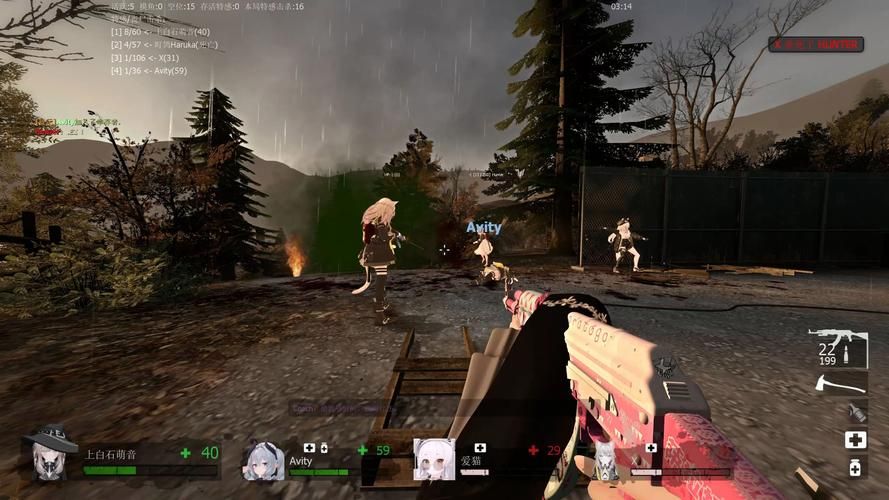
Task: Choose the molotov throwable slot
Action: coord(855,411)
